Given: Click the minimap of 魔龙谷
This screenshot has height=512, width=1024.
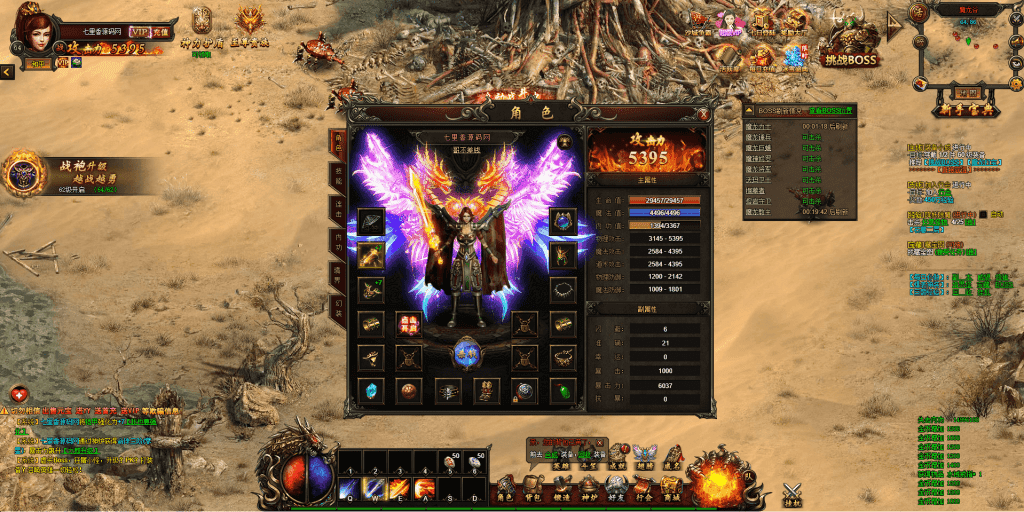Looking at the screenshot, I should 966,48.
